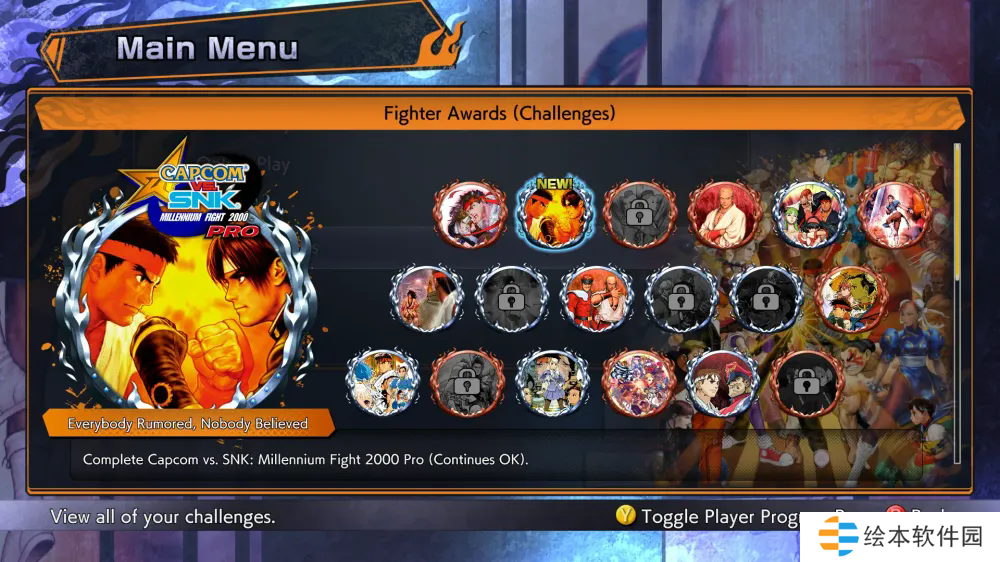This screenshot has height=562, width=1000.
Task: Select the Ryu beside M. Bison's cap medallion
Action: (x=723, y=383)
